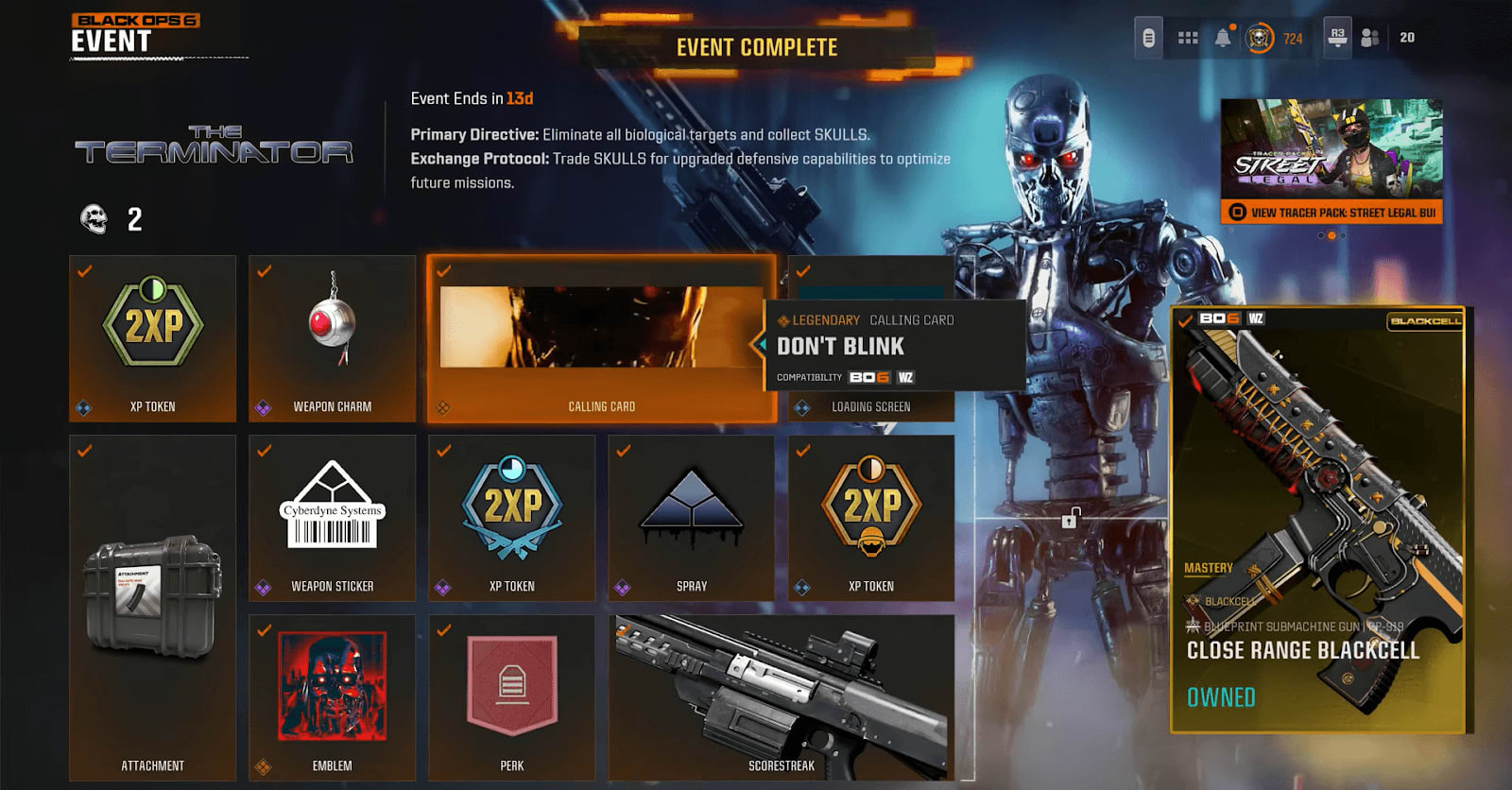Click the Event Complete banner
Image resolution: width=1512 pixels, height=790 pixels.
[756, 46]
